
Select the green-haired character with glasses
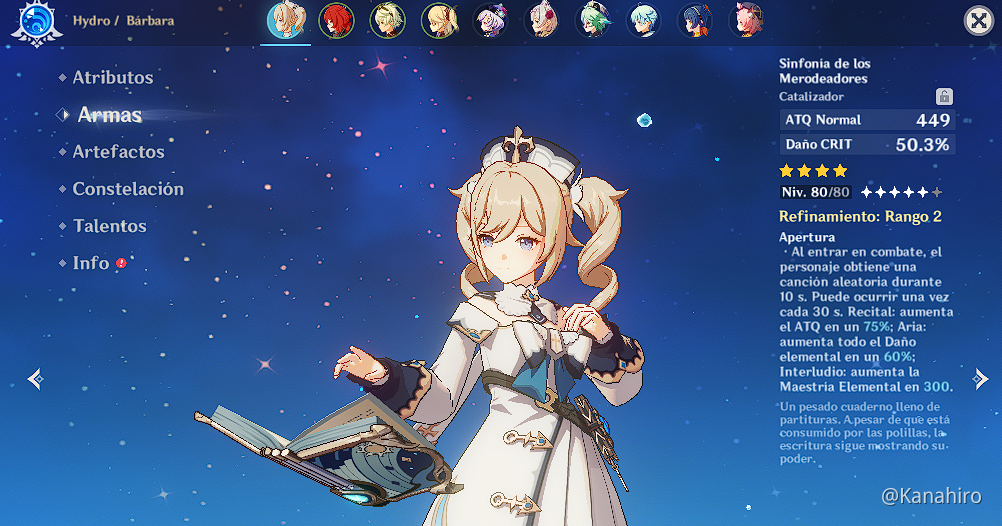pos(592,20)
